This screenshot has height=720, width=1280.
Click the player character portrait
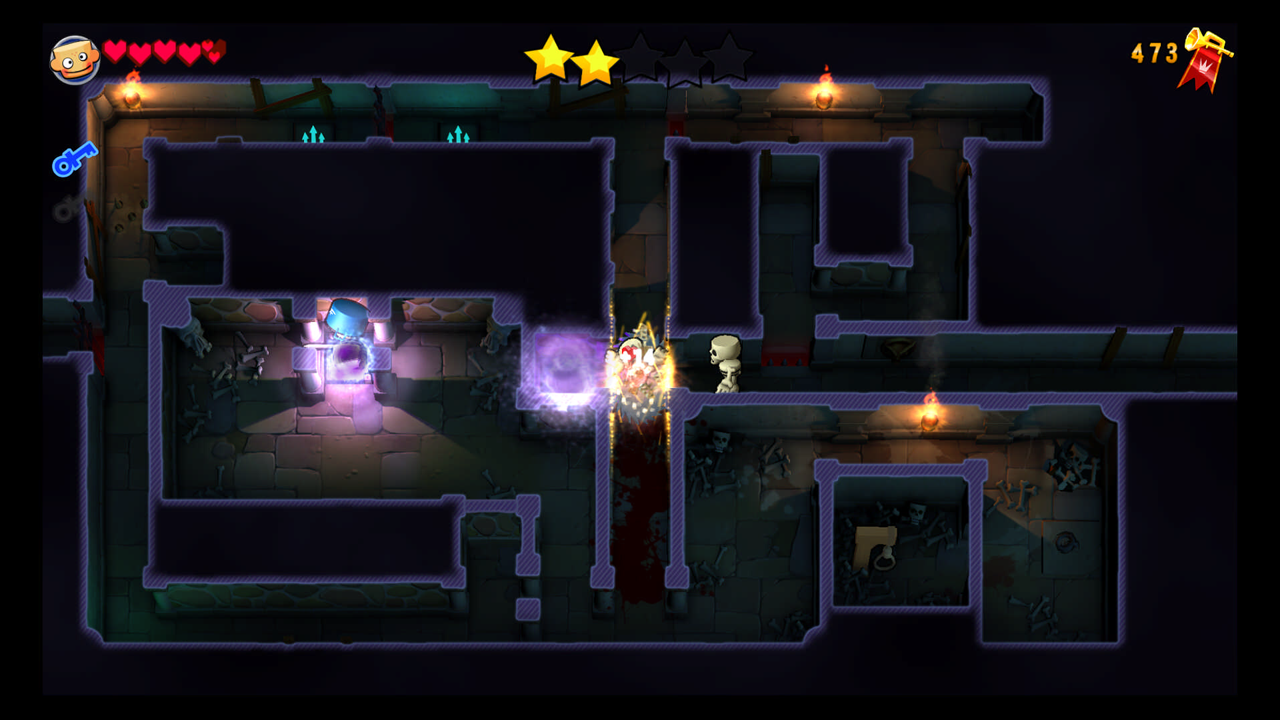[75, 60]
